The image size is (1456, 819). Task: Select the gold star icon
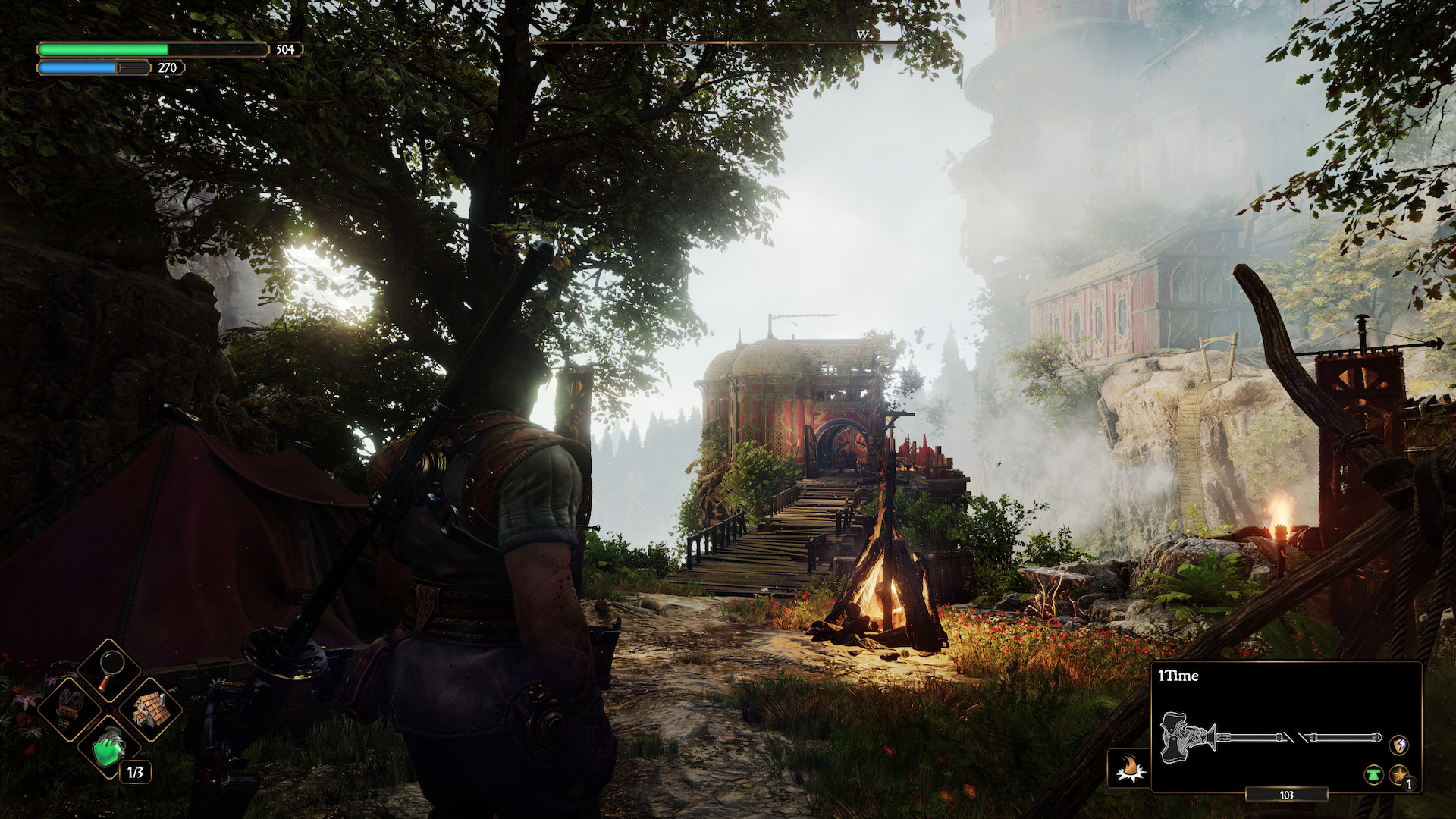click(1398, 774)
